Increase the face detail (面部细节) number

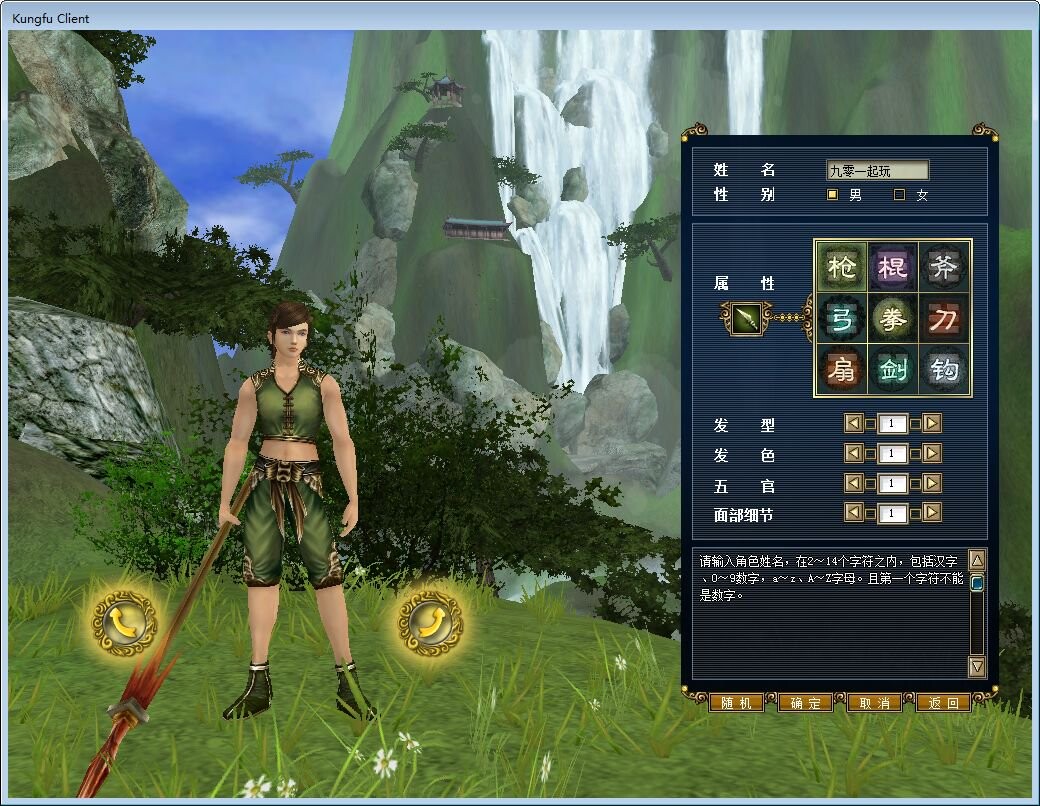pos(932,514)
